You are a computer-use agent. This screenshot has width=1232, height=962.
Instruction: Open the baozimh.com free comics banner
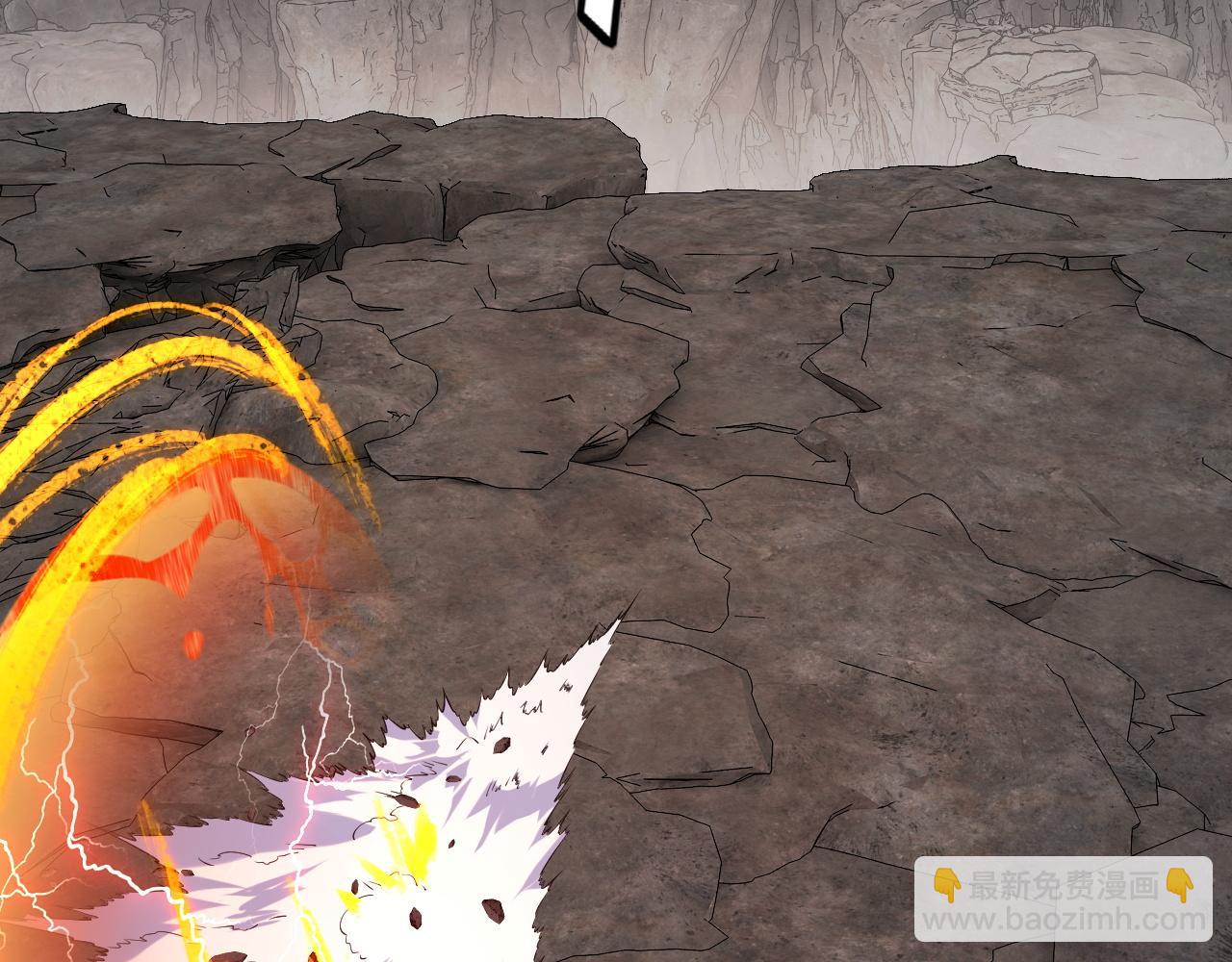tap(1063, 900)
